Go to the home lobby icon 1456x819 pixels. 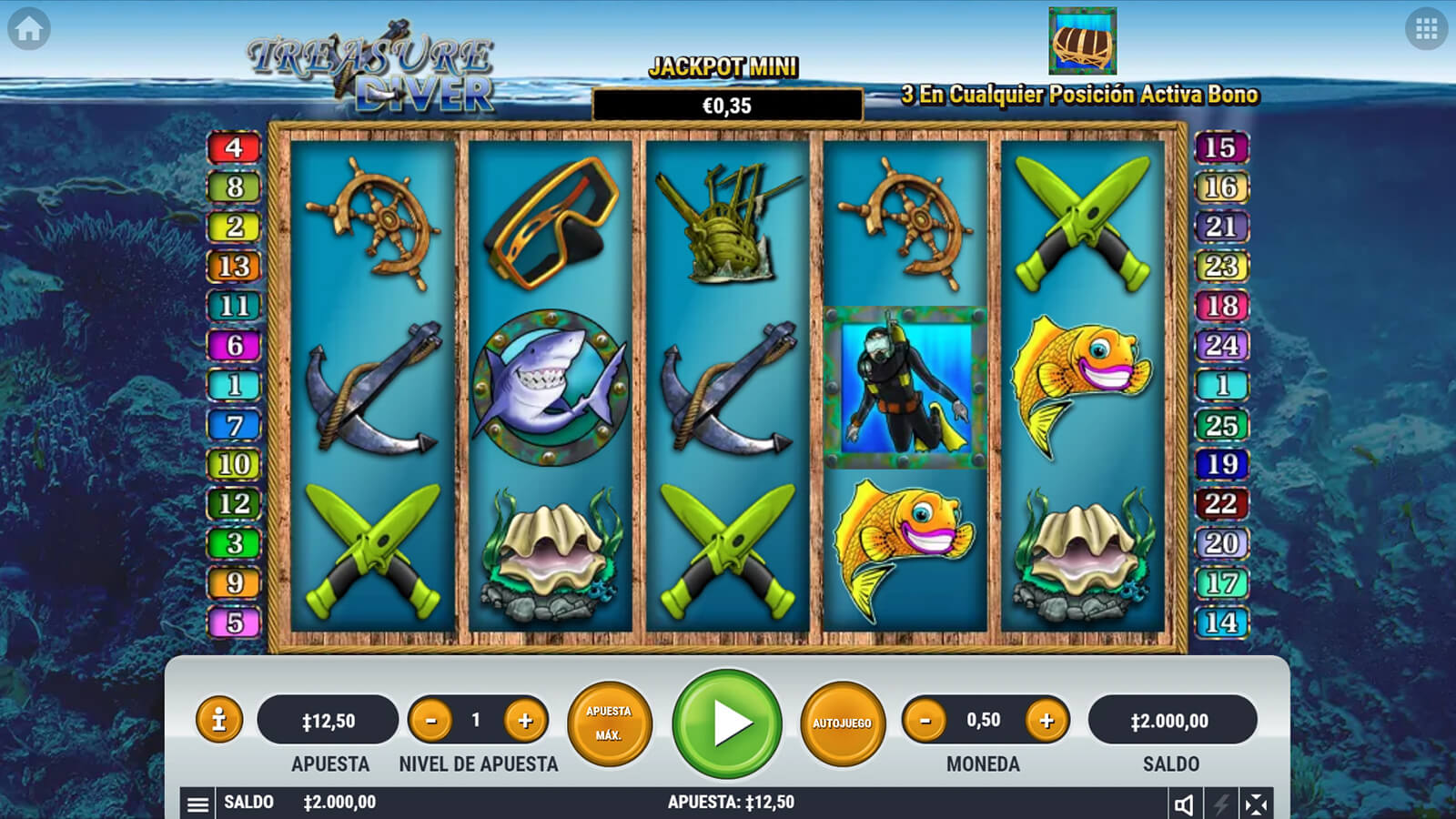coord(29,29)
